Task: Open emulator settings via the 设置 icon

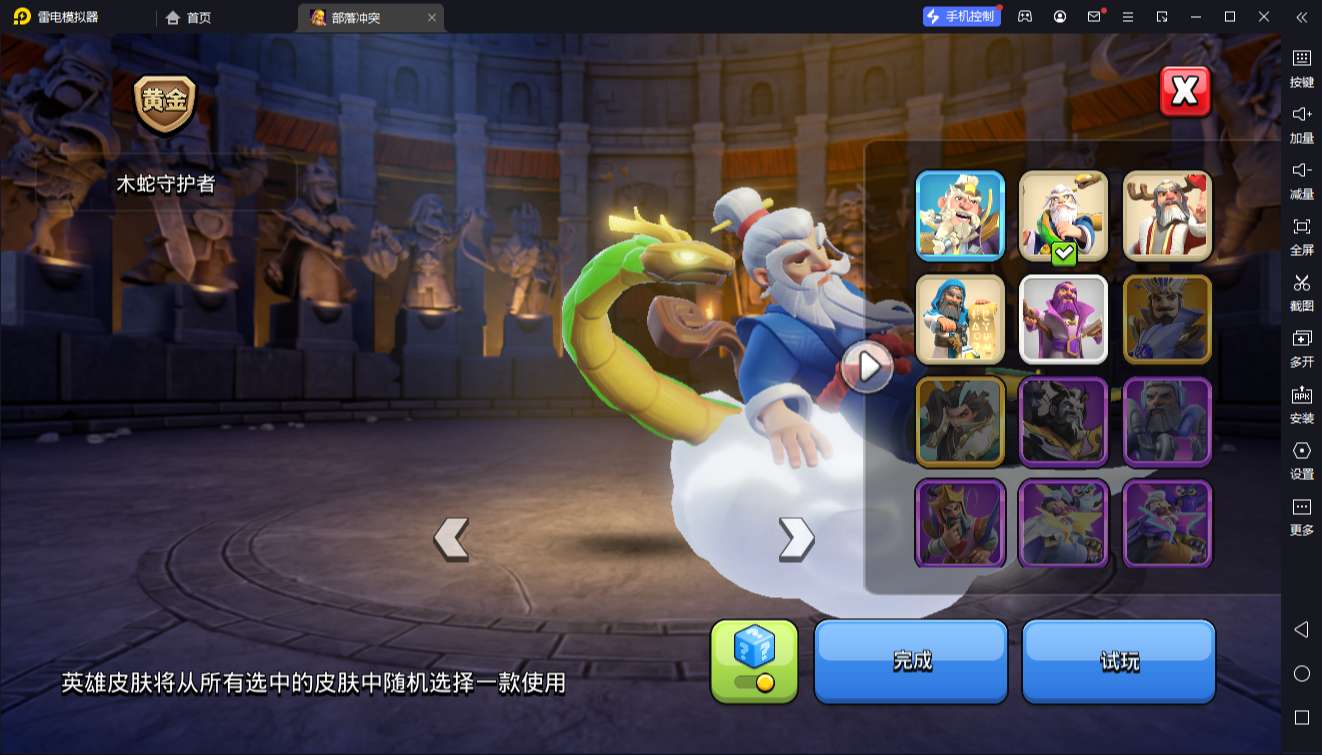Action: (x=1301, y=460)
